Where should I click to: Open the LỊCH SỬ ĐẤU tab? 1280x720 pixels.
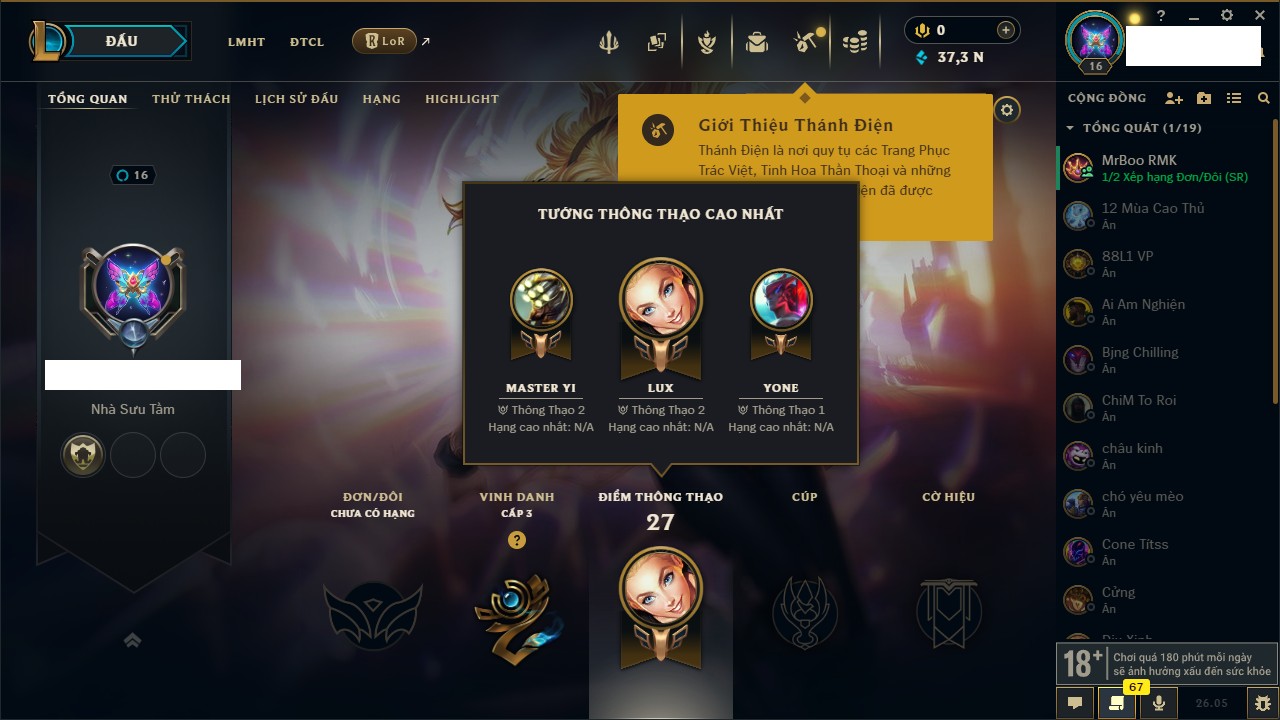coord(296,99)
